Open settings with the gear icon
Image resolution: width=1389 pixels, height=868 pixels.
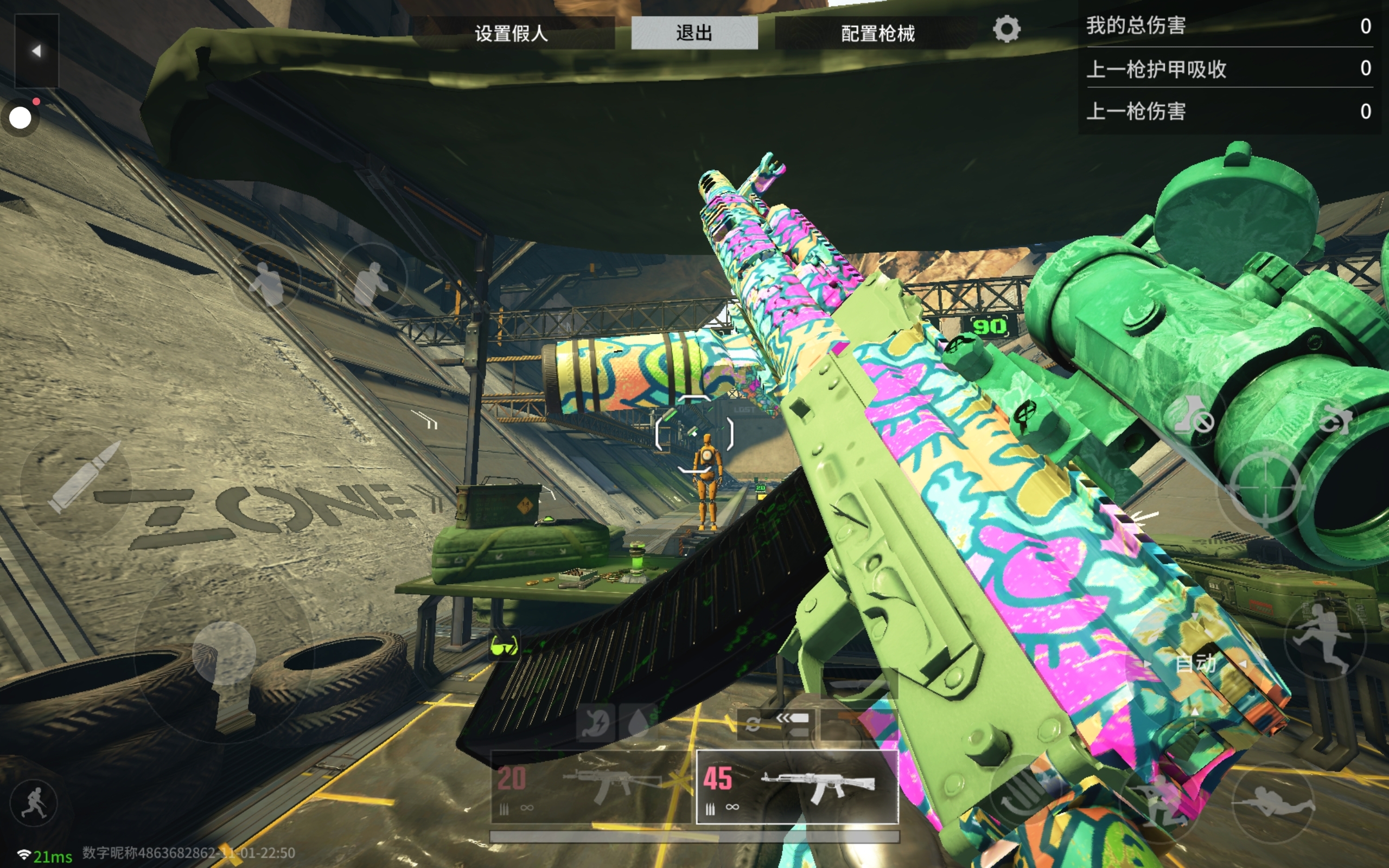(x=1006, y=29)
